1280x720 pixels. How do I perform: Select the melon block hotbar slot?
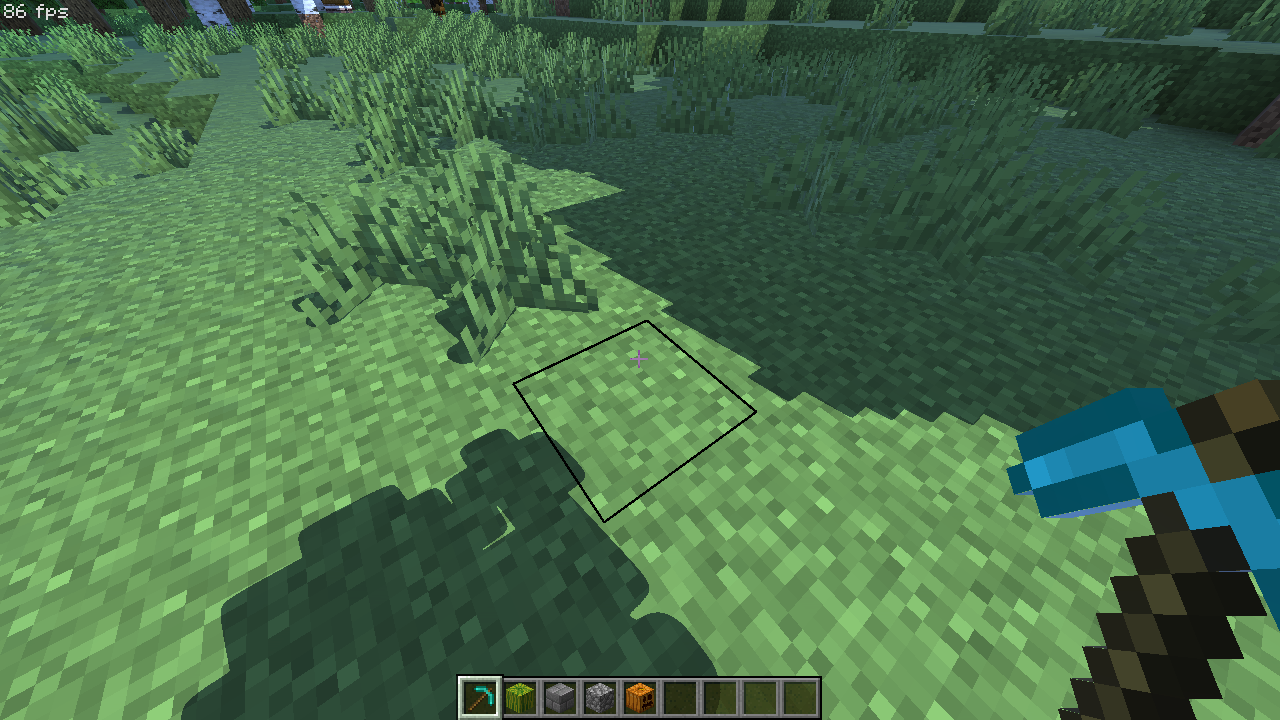point(520,697)
